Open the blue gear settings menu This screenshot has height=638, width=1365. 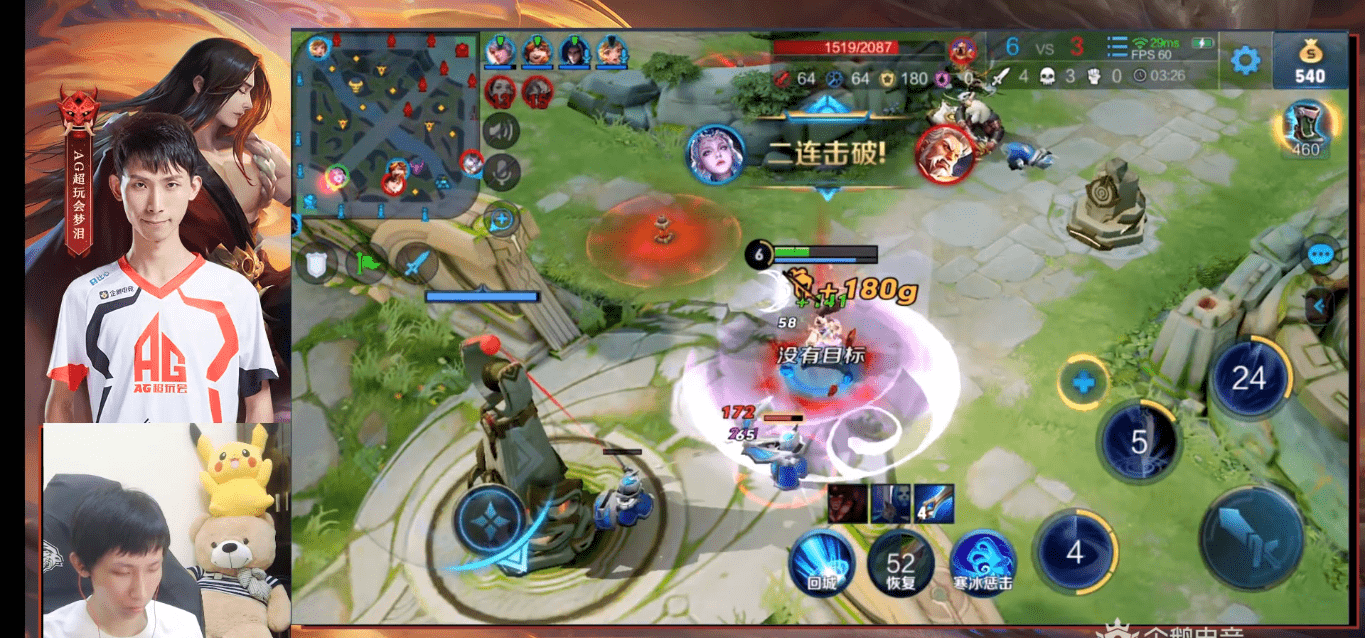click(1245, 61)
